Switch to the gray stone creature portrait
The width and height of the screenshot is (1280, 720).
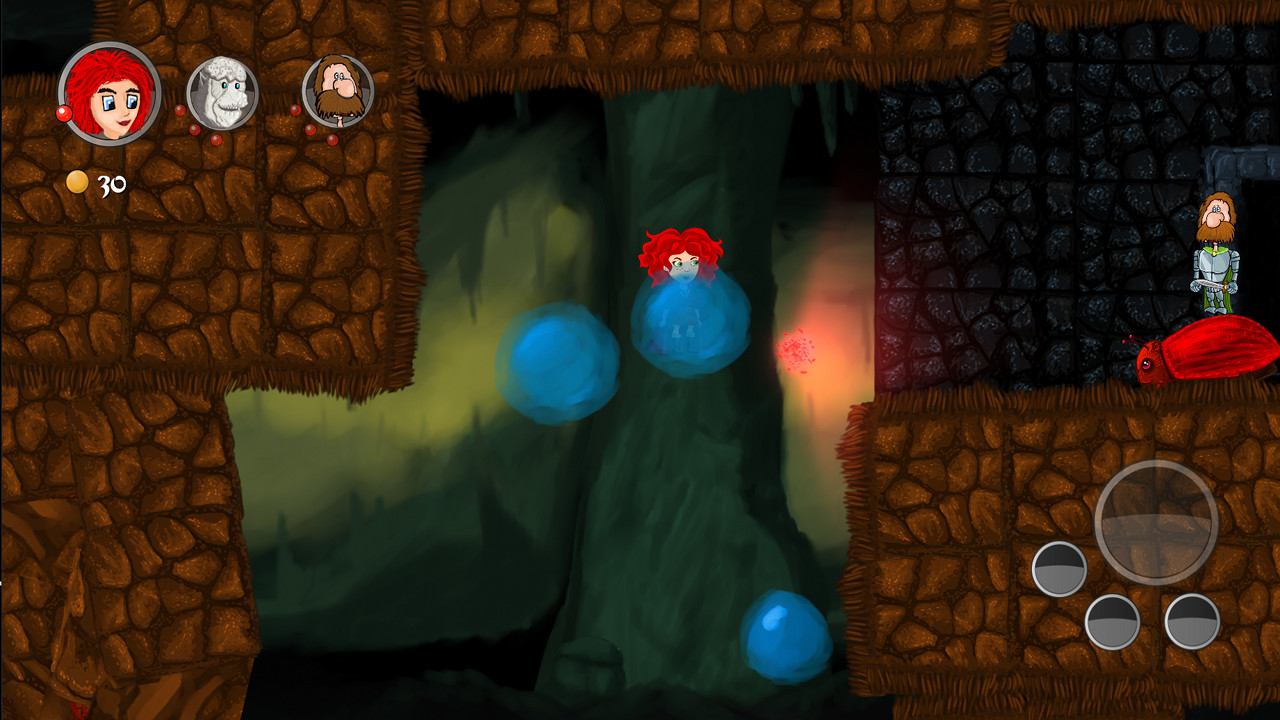(x=222, y=93)
